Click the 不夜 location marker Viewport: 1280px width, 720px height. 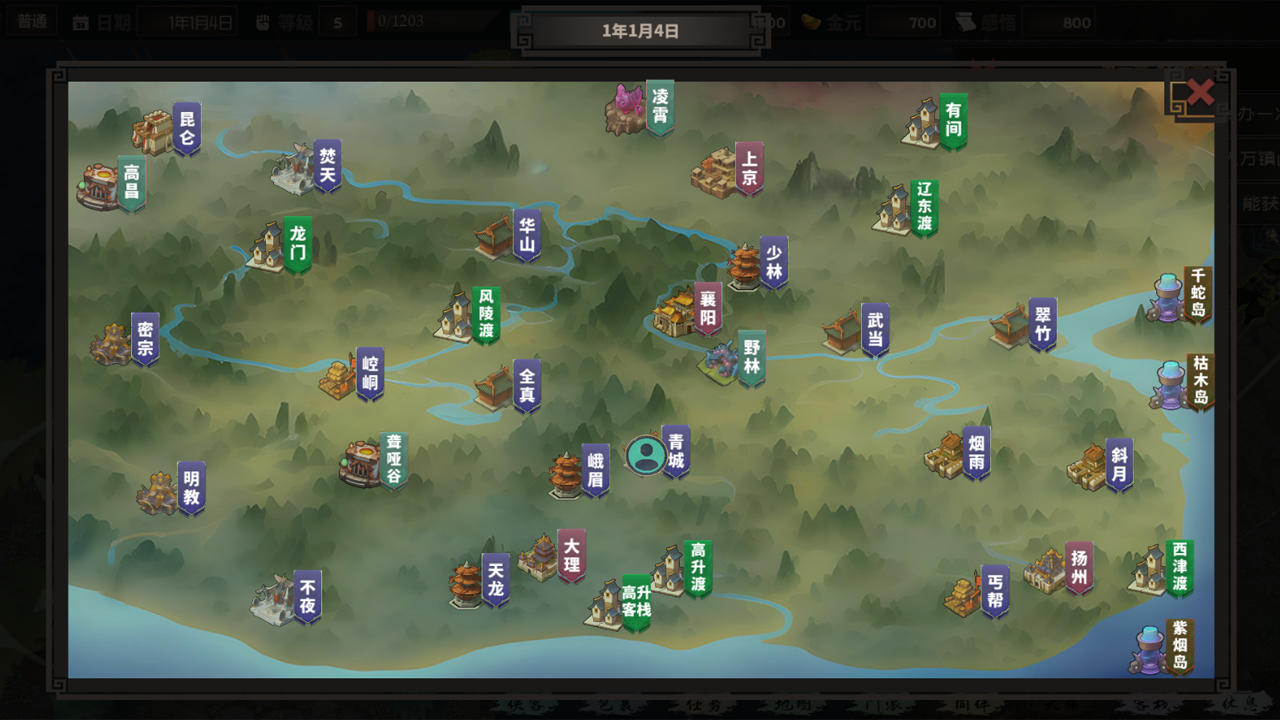307,596
